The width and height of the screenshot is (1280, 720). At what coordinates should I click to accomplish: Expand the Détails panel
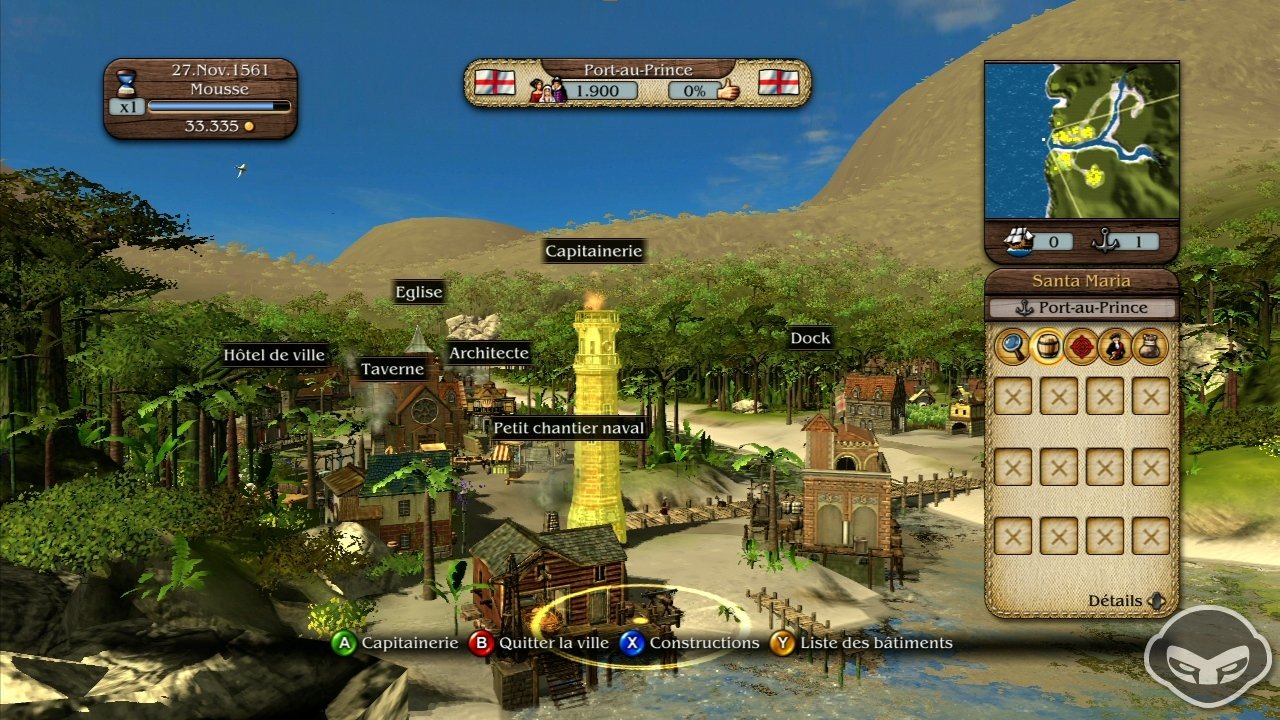tap(1126, 601)
